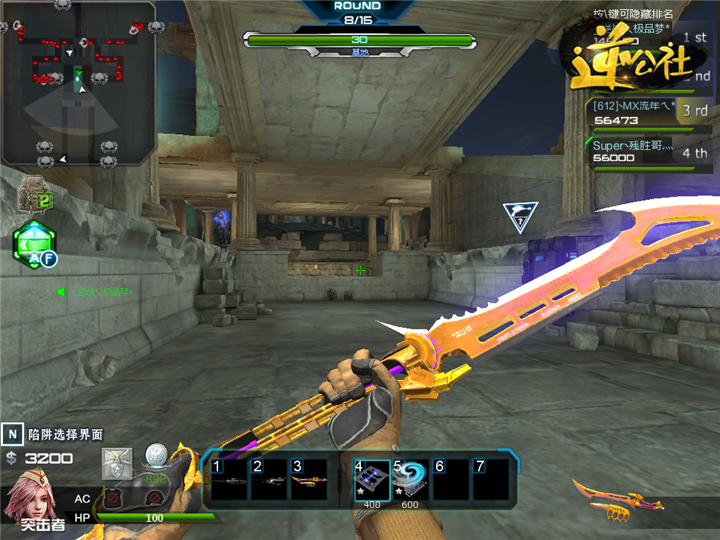The image size is (720, 540).
Task: Click the minimap in the corner
Action: 78,82
